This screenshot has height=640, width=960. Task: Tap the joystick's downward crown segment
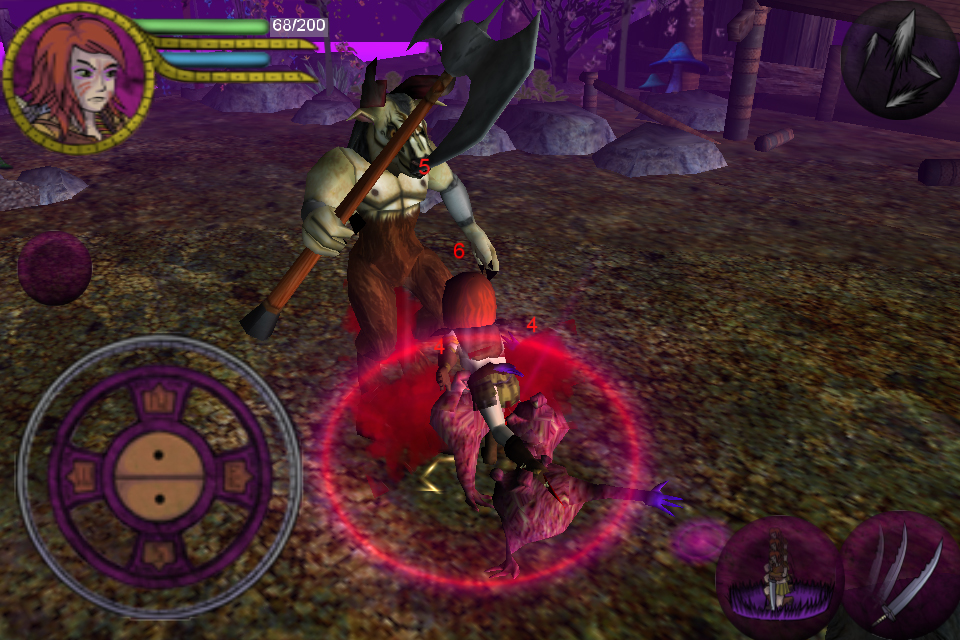click(x=158, y=552)
